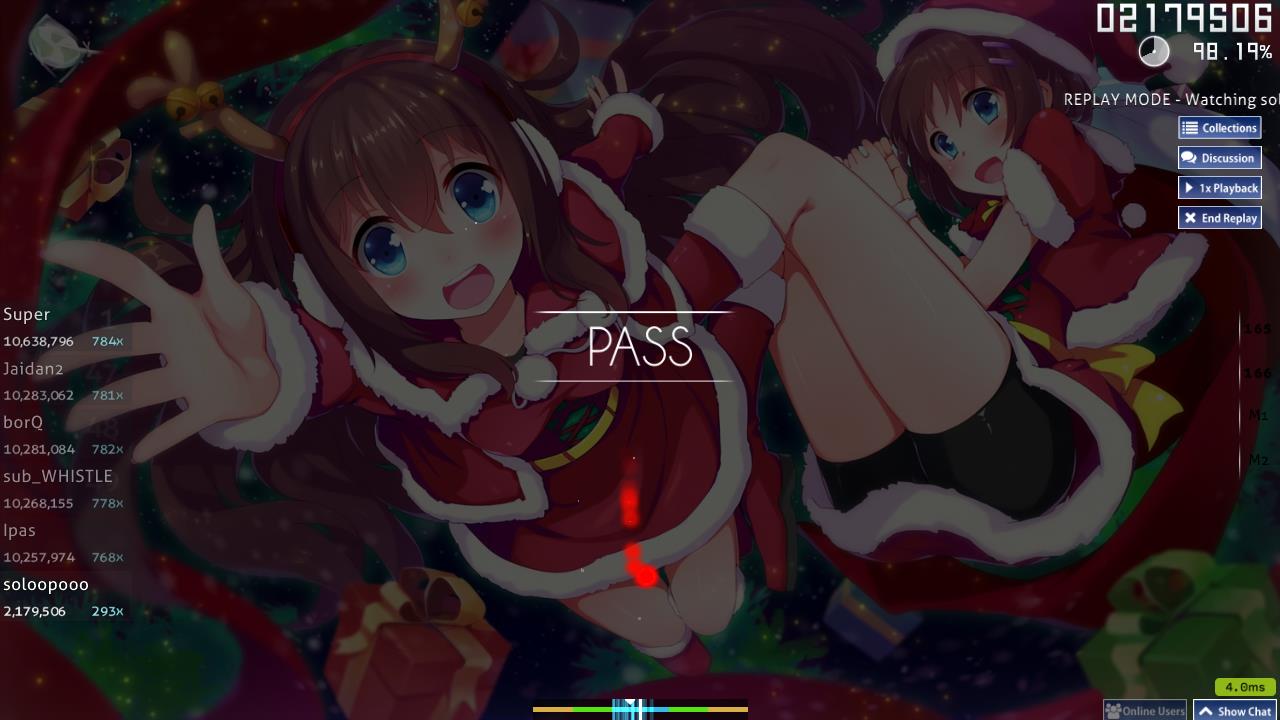
Task: Toggle the Online Users overlay
Action: coord(1145,709)
